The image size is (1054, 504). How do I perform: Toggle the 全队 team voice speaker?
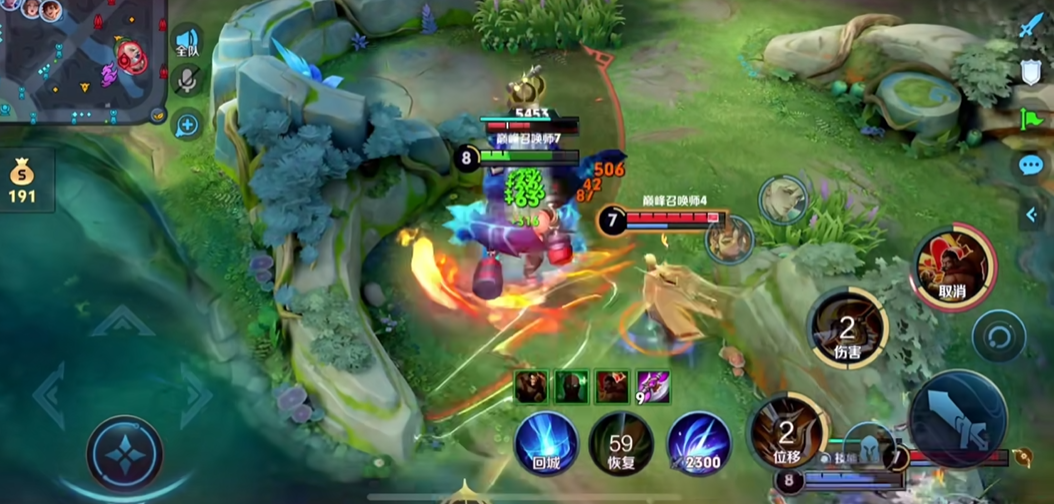187,41
